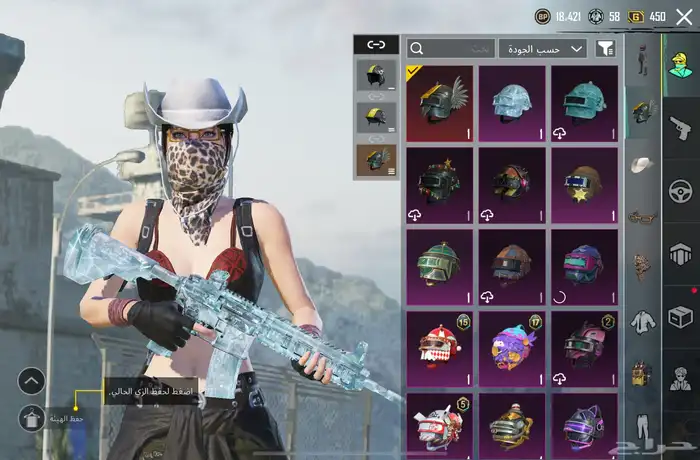Screen dimensions: 700x460
Task: Tap the hanger save-outfit button
Action: (31, 418)
